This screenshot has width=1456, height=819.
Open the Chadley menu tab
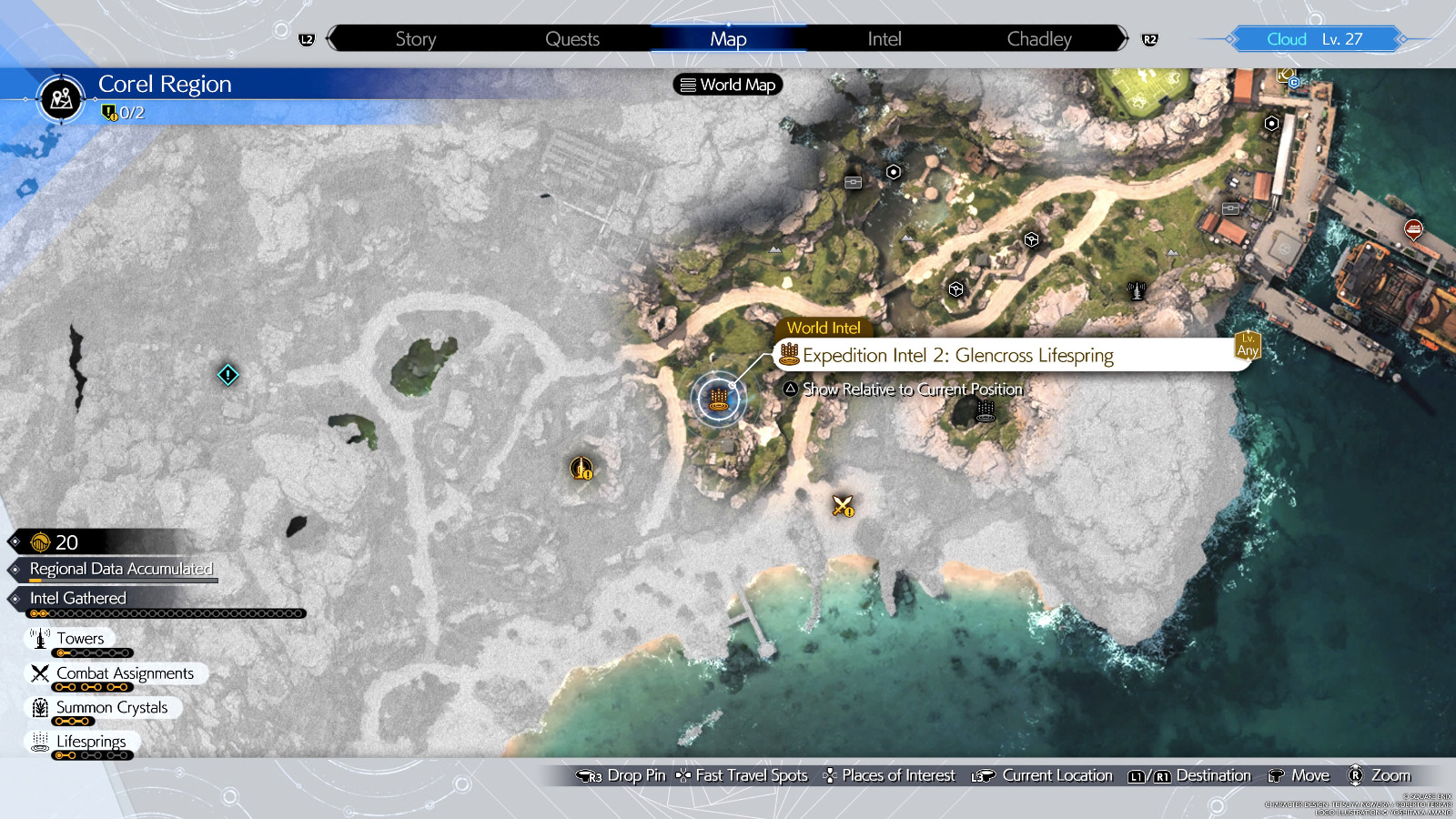[x=1038, y=38]
